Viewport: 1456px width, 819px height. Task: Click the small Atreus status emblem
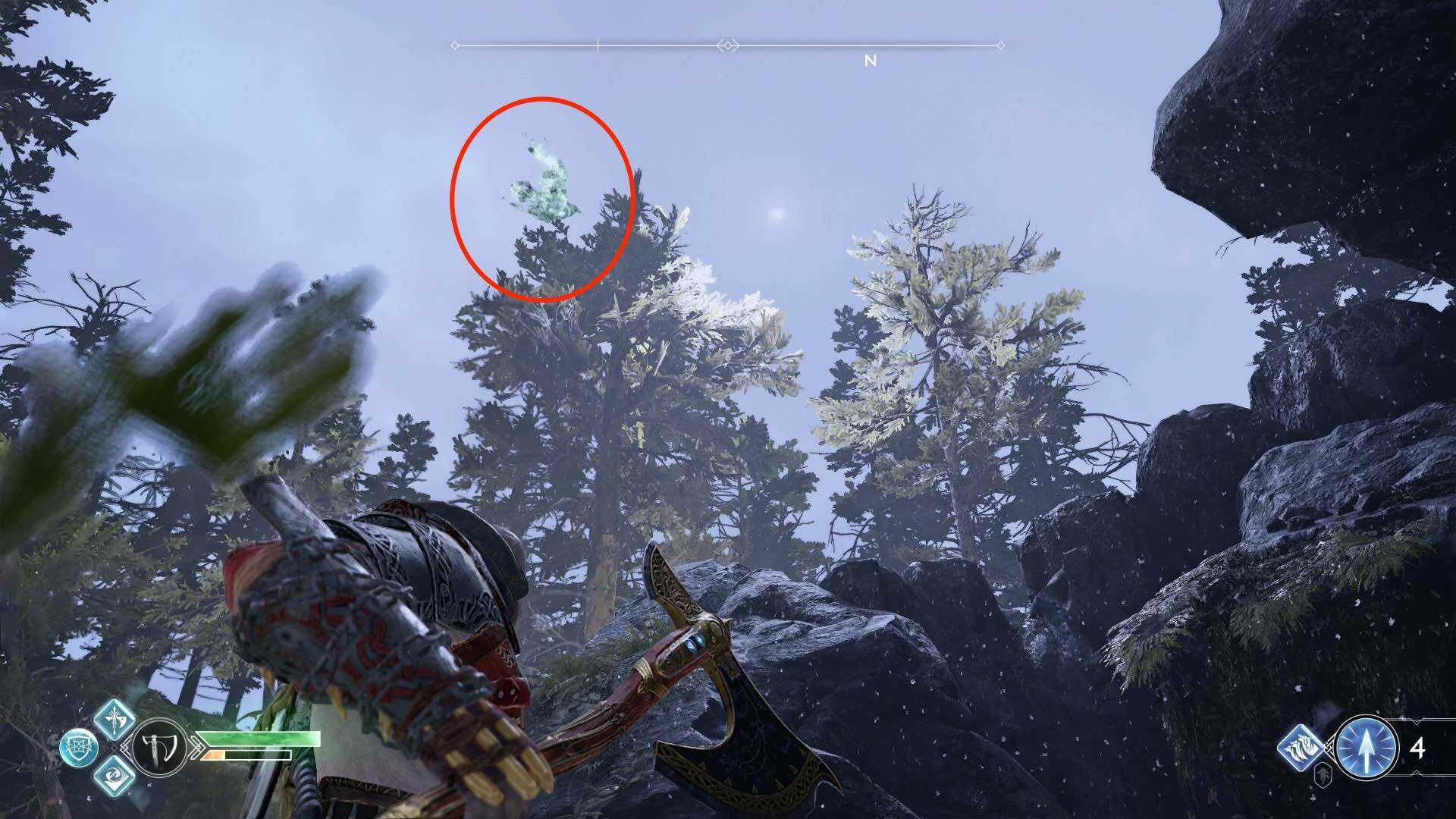[1323, 775]
